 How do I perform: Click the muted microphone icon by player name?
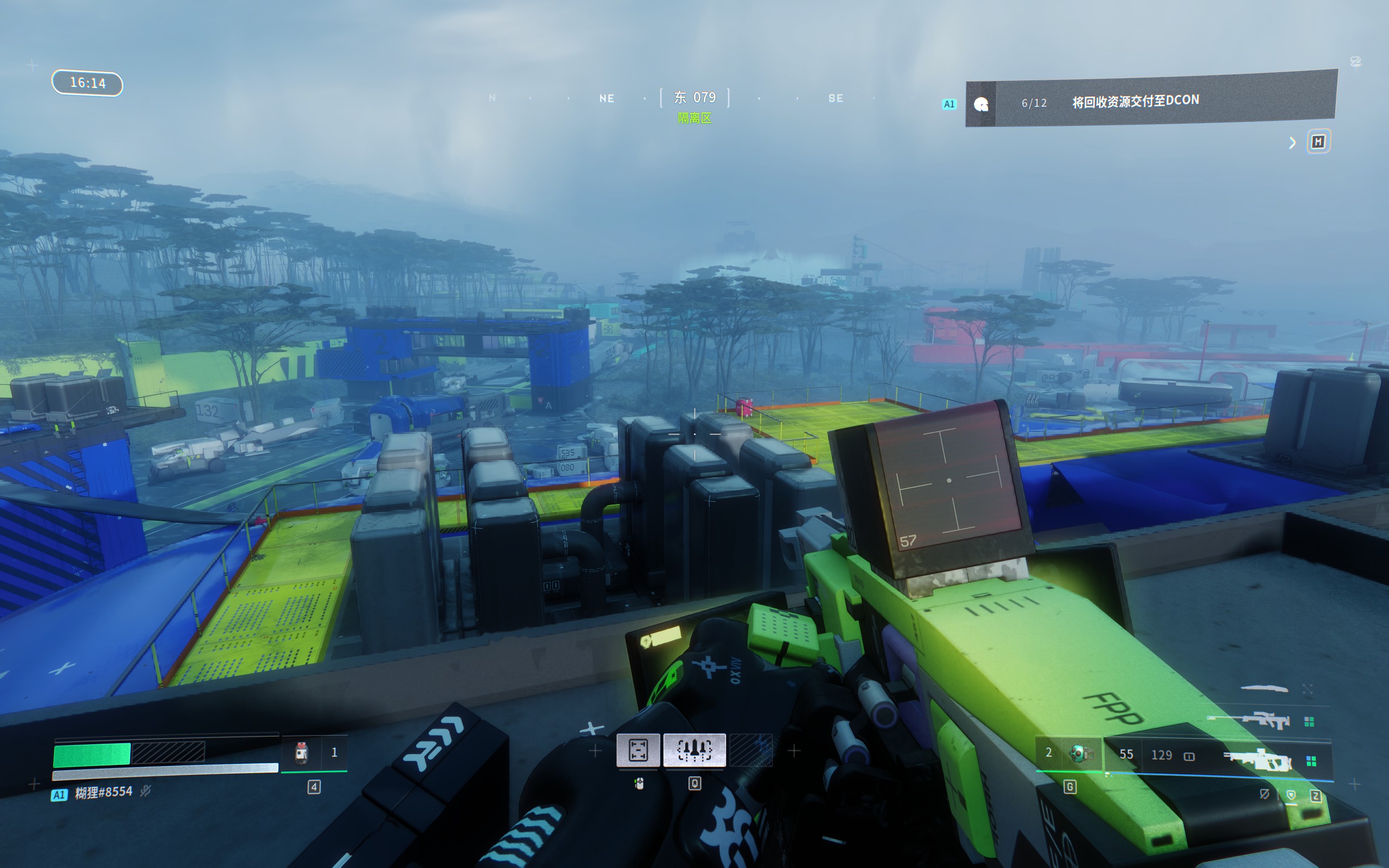[x=146, y=792]
